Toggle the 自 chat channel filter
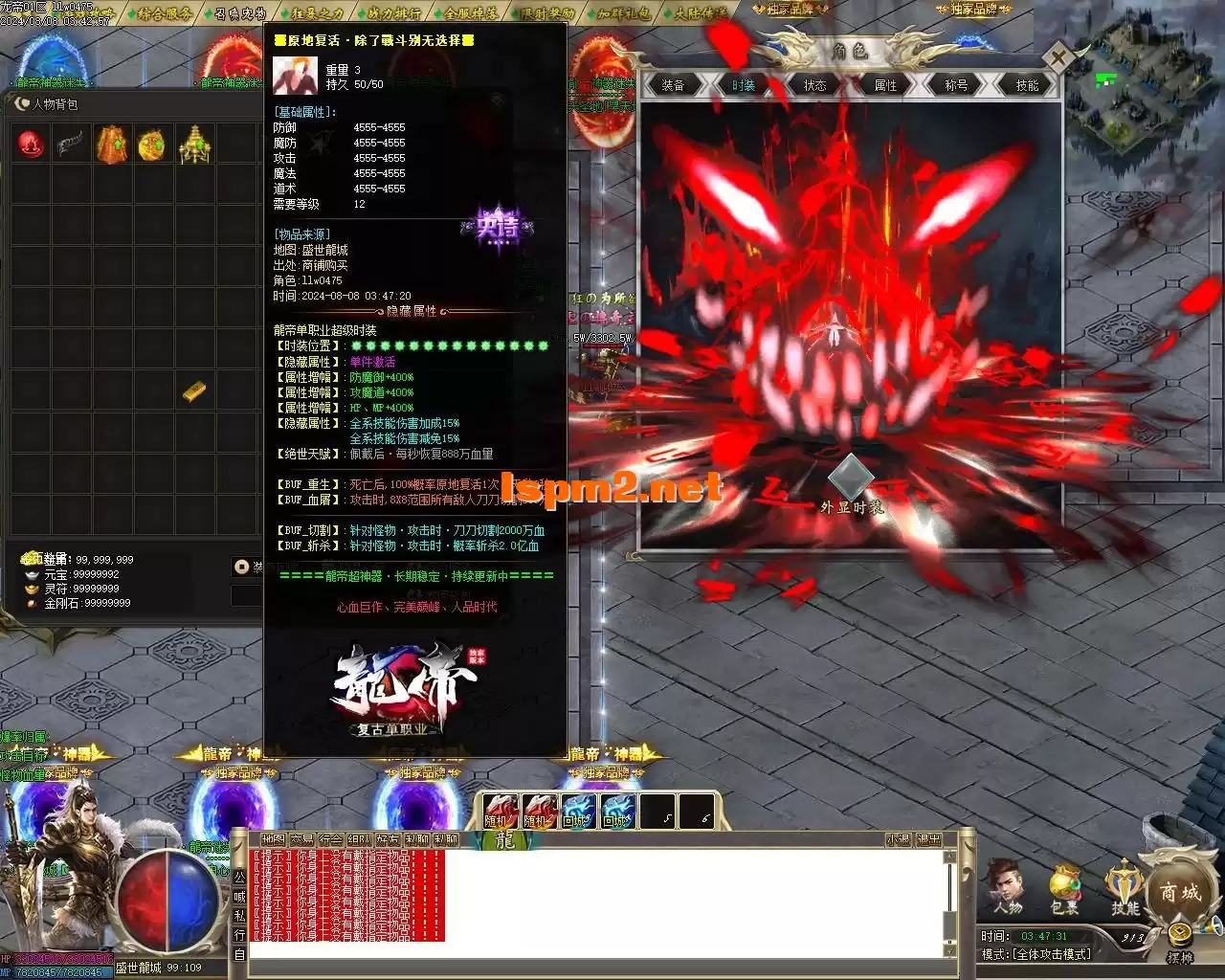Viewport: 1225px width, 980px height. pyautogui.click(x=240, y=953)
